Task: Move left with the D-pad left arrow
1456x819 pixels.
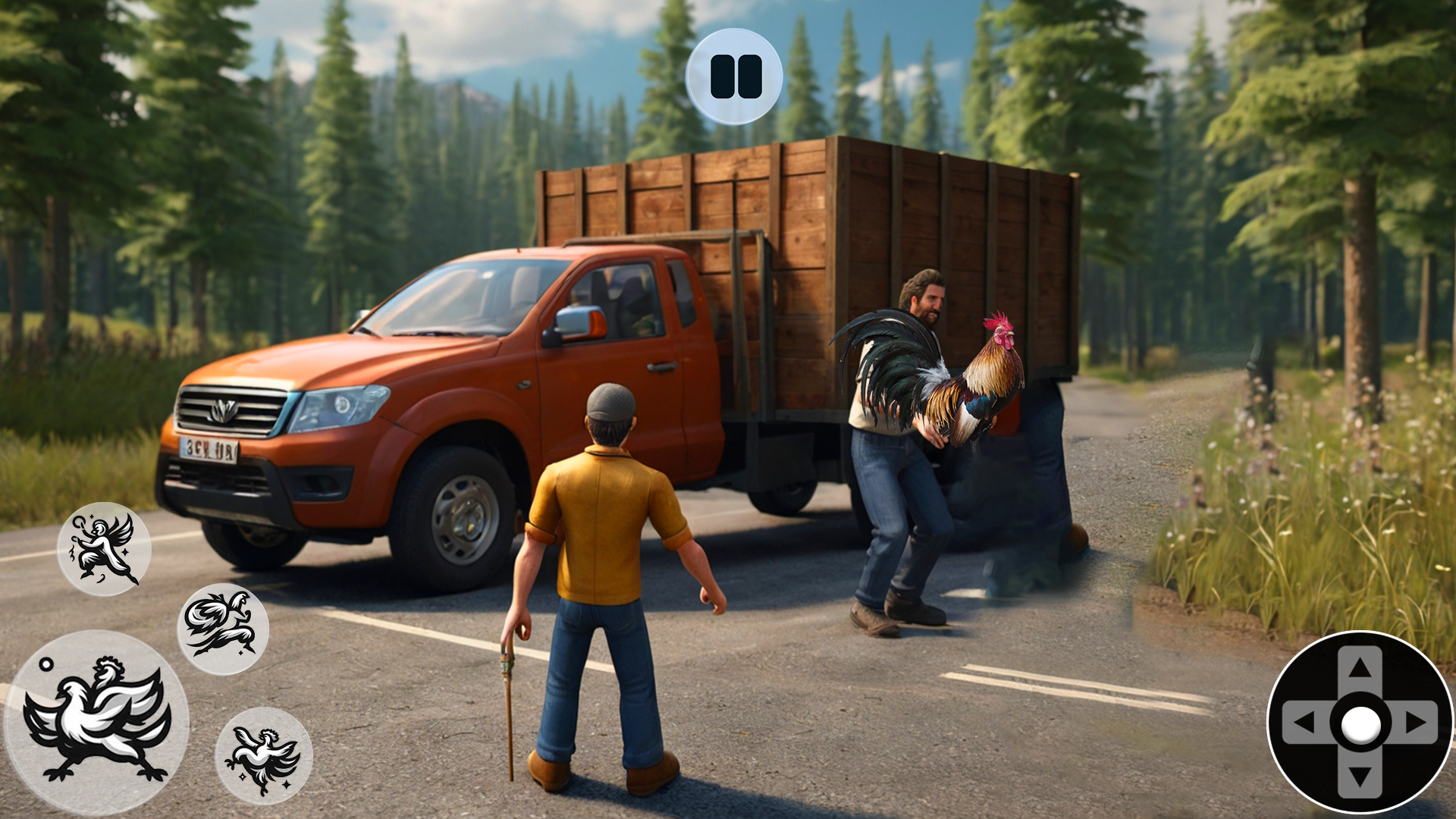Action: pos(1304,723)
